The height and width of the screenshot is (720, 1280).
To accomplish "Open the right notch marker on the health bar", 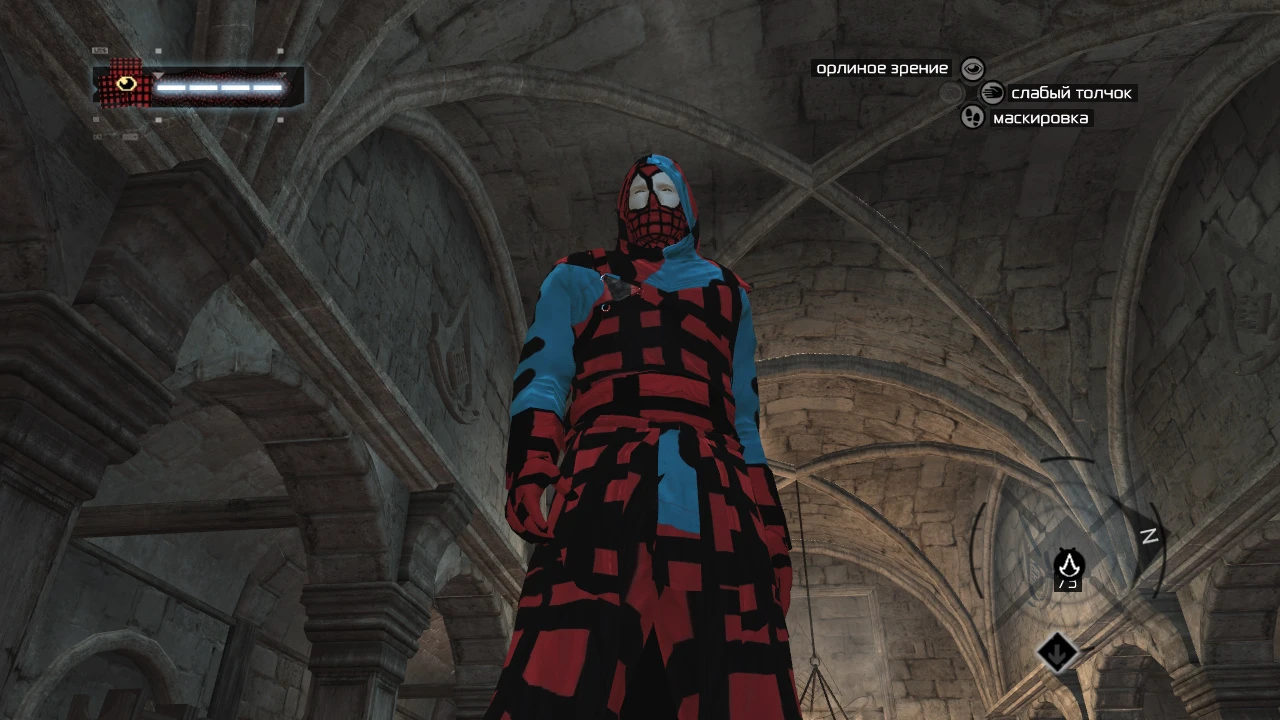I will point(283,73).
